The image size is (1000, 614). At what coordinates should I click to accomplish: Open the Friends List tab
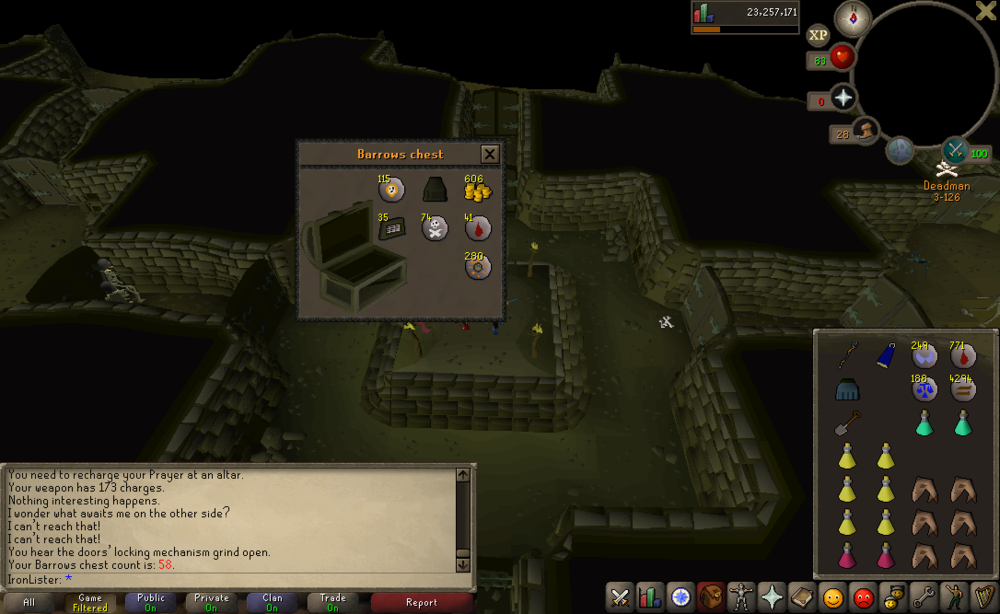point(832,597)
